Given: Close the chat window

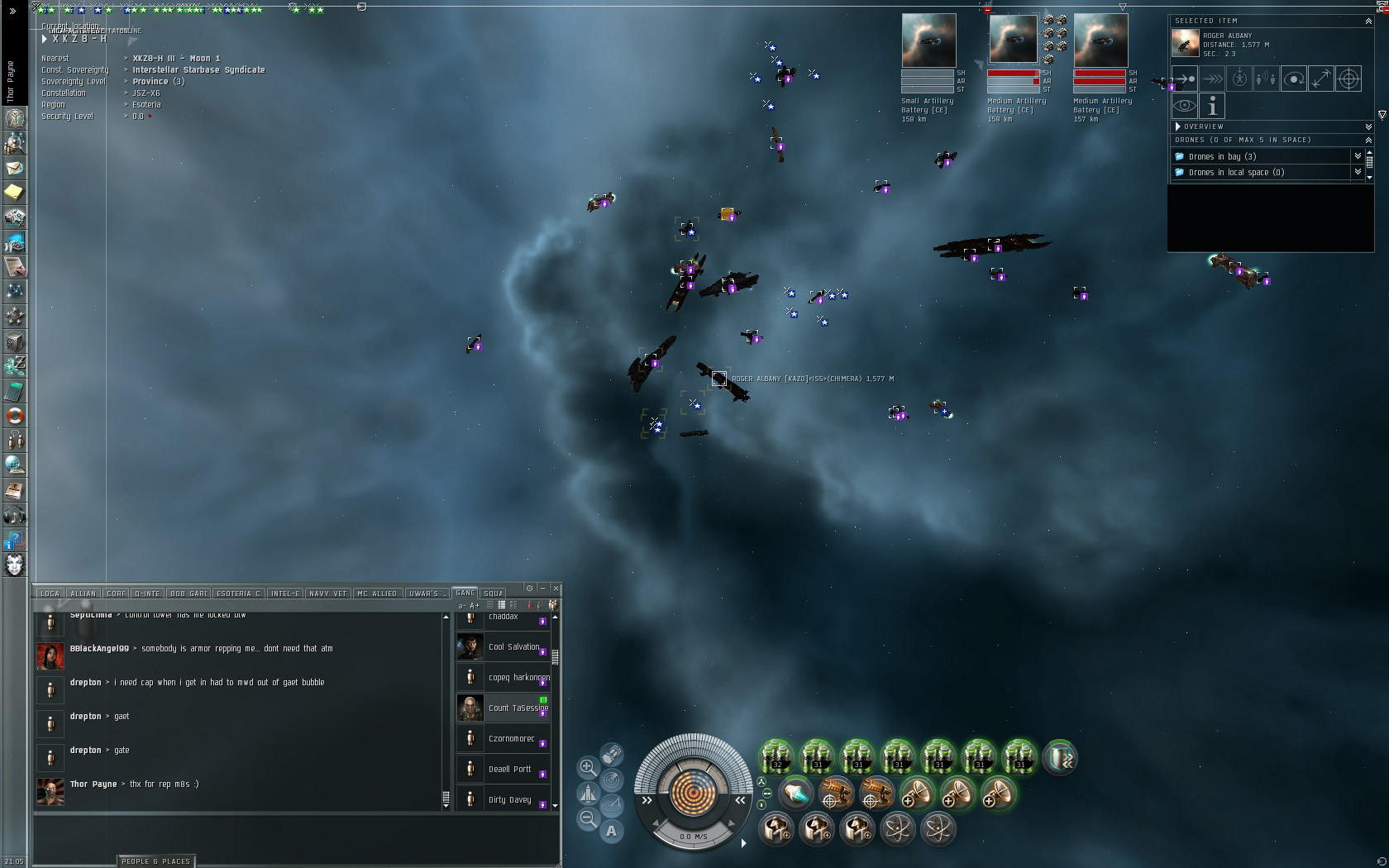Looking at the screenshot, I should 556,589.
